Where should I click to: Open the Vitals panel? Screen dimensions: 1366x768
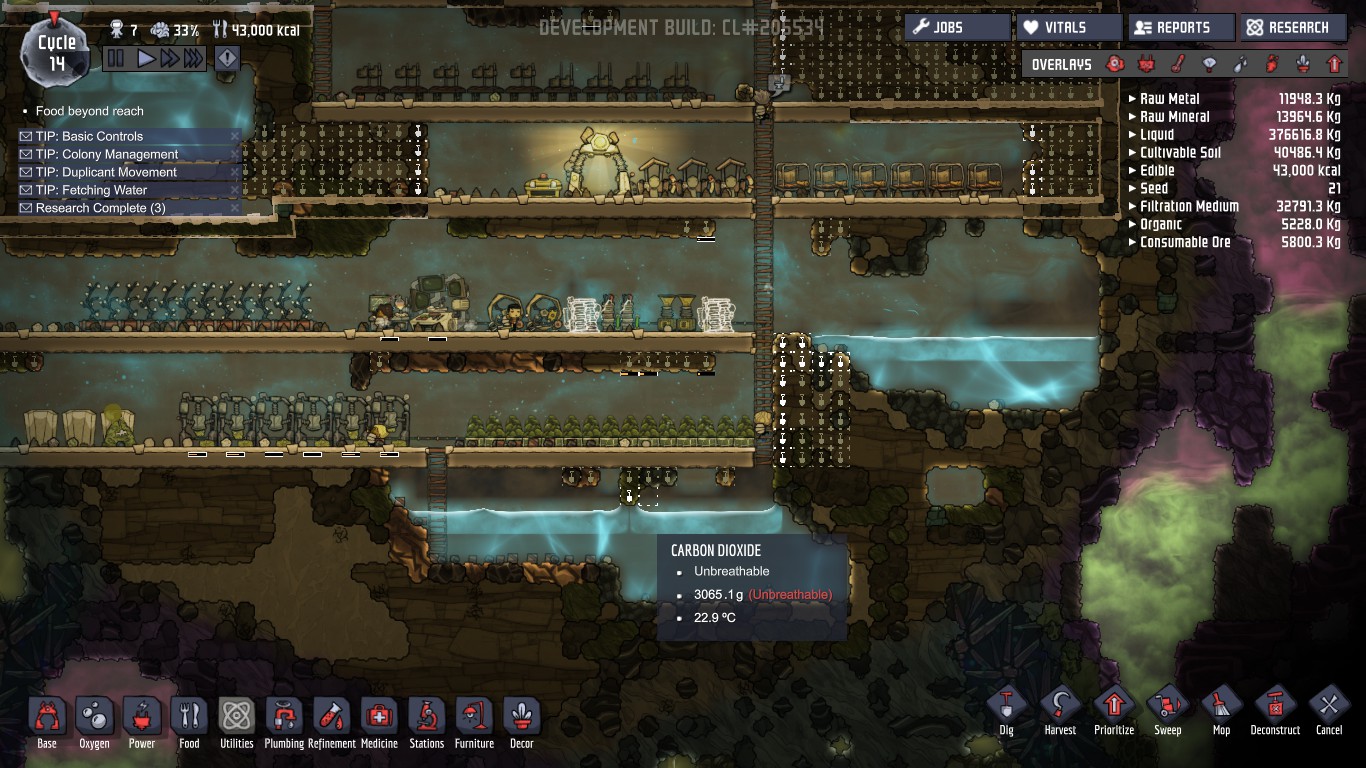pyautogui.click(x=1068, y=27)
